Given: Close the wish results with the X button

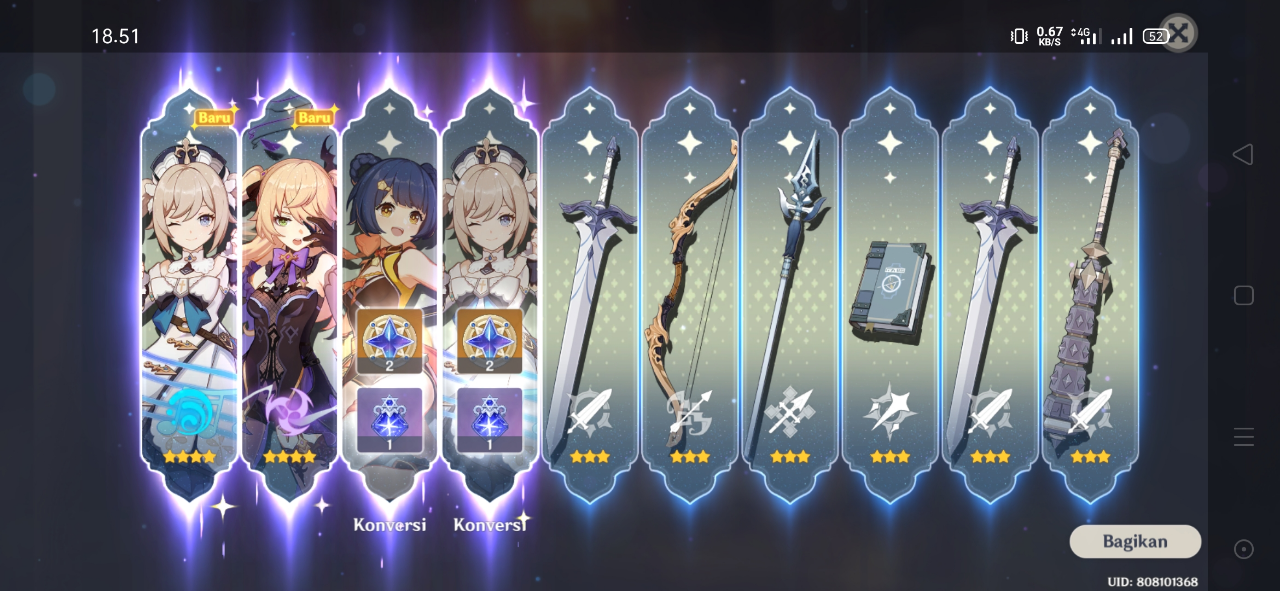Looking at the screenshot, I should pos(1178,33).
